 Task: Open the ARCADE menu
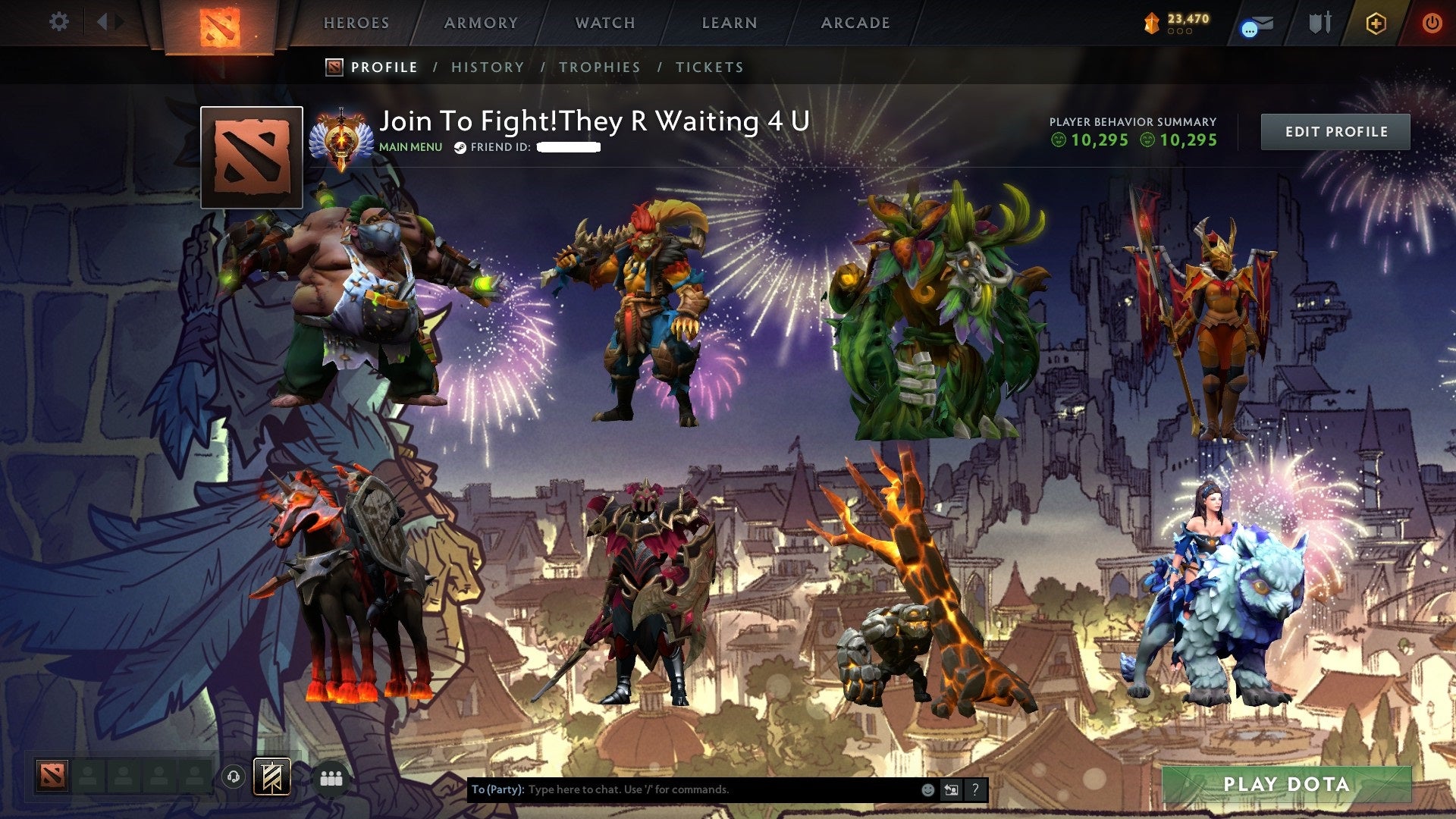[855, 23]
